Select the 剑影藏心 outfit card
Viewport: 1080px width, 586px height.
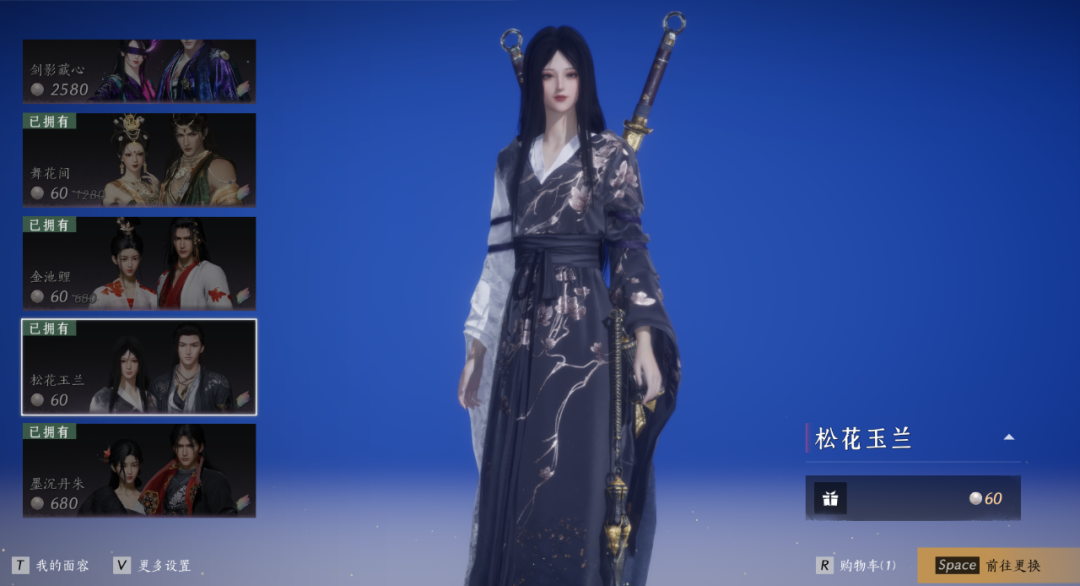coord(139,71)
